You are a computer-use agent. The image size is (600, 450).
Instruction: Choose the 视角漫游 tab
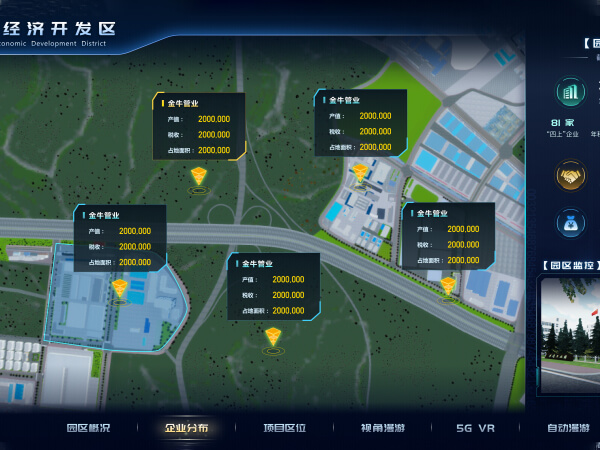coord(385,428)
